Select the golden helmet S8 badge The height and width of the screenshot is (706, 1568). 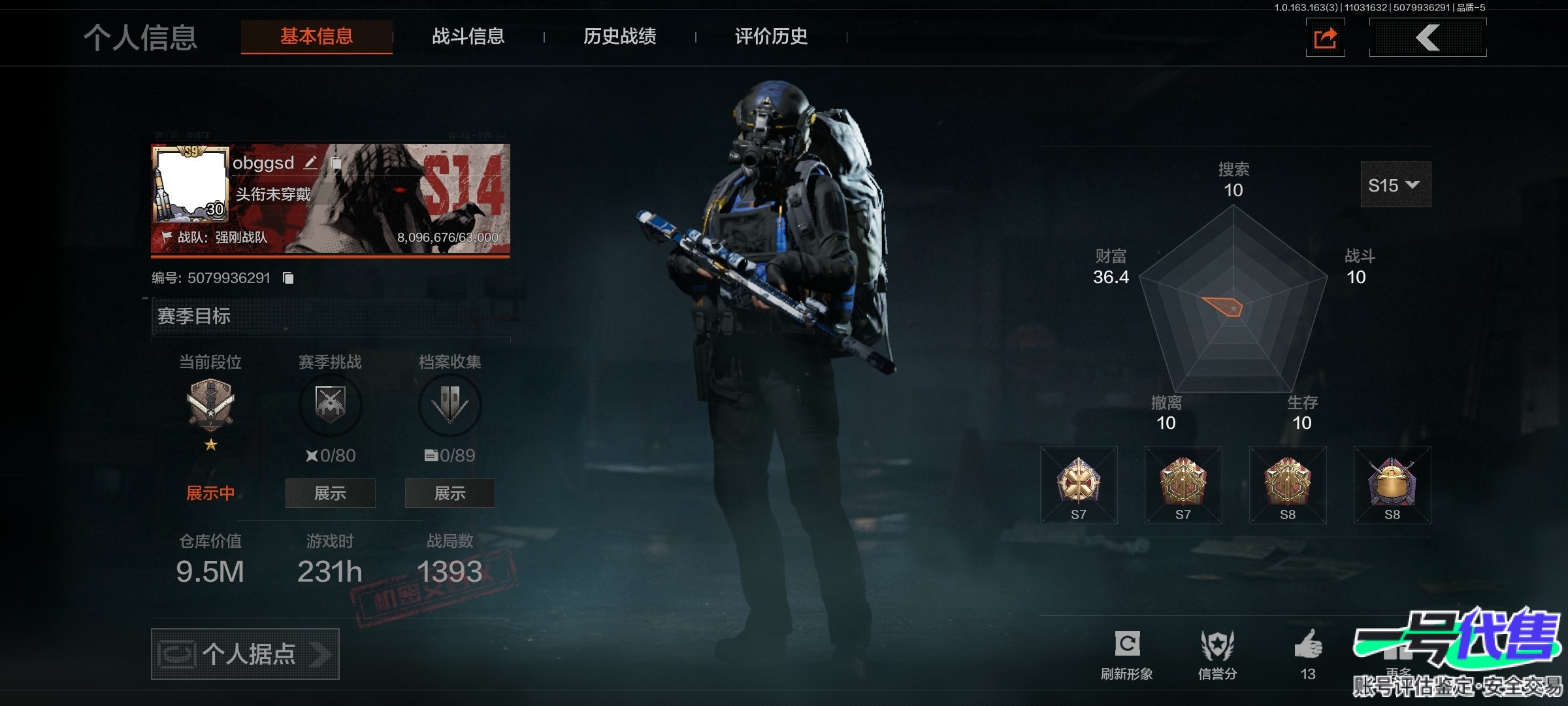pyautogui.click(x=1392, y=485)
